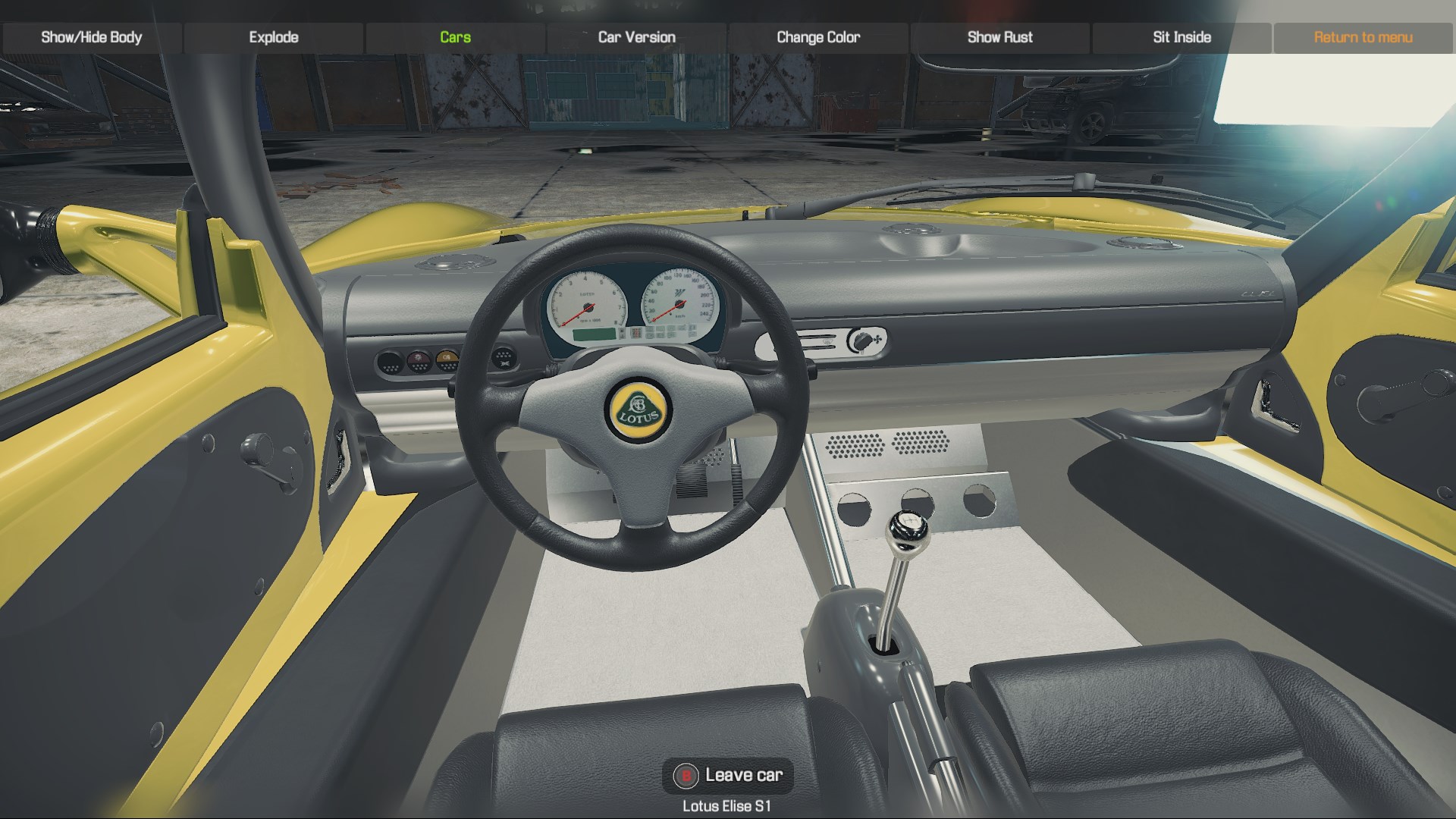The image size is (1456, 819).
Task: Click the Explode button
Action: click(x=274, y=37)
